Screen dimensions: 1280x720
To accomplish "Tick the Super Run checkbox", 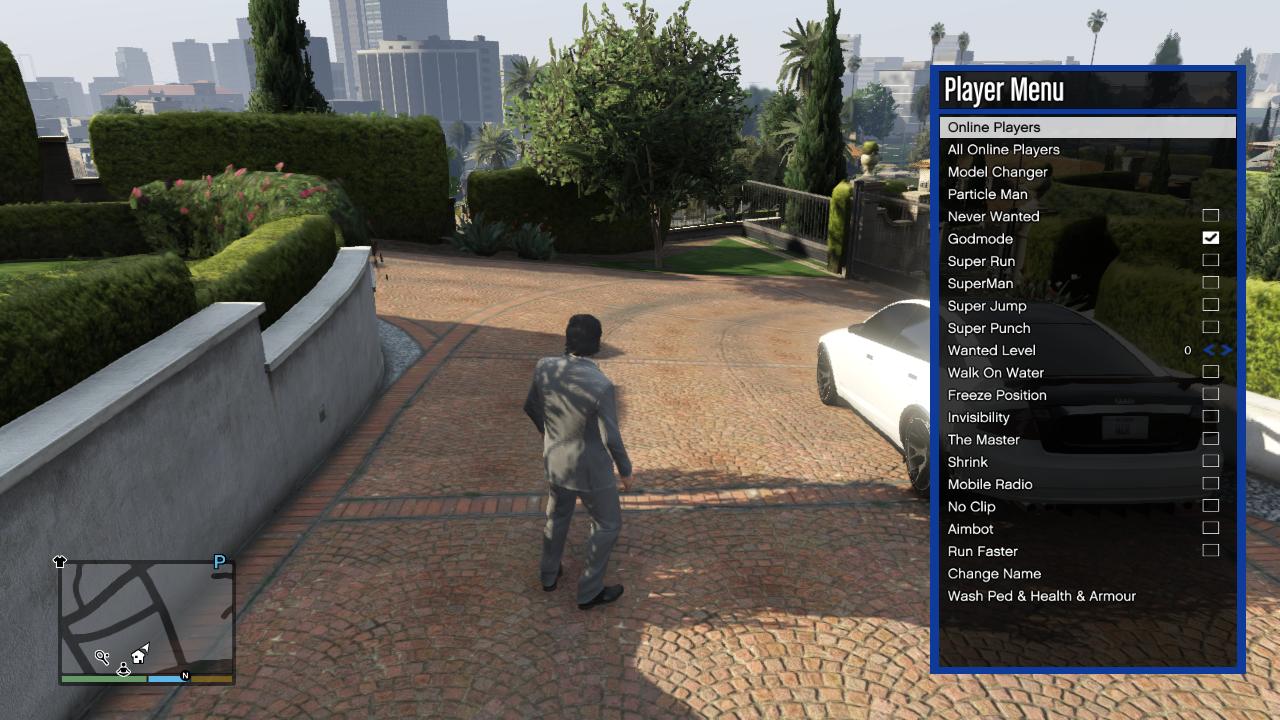I will 1210,261.
